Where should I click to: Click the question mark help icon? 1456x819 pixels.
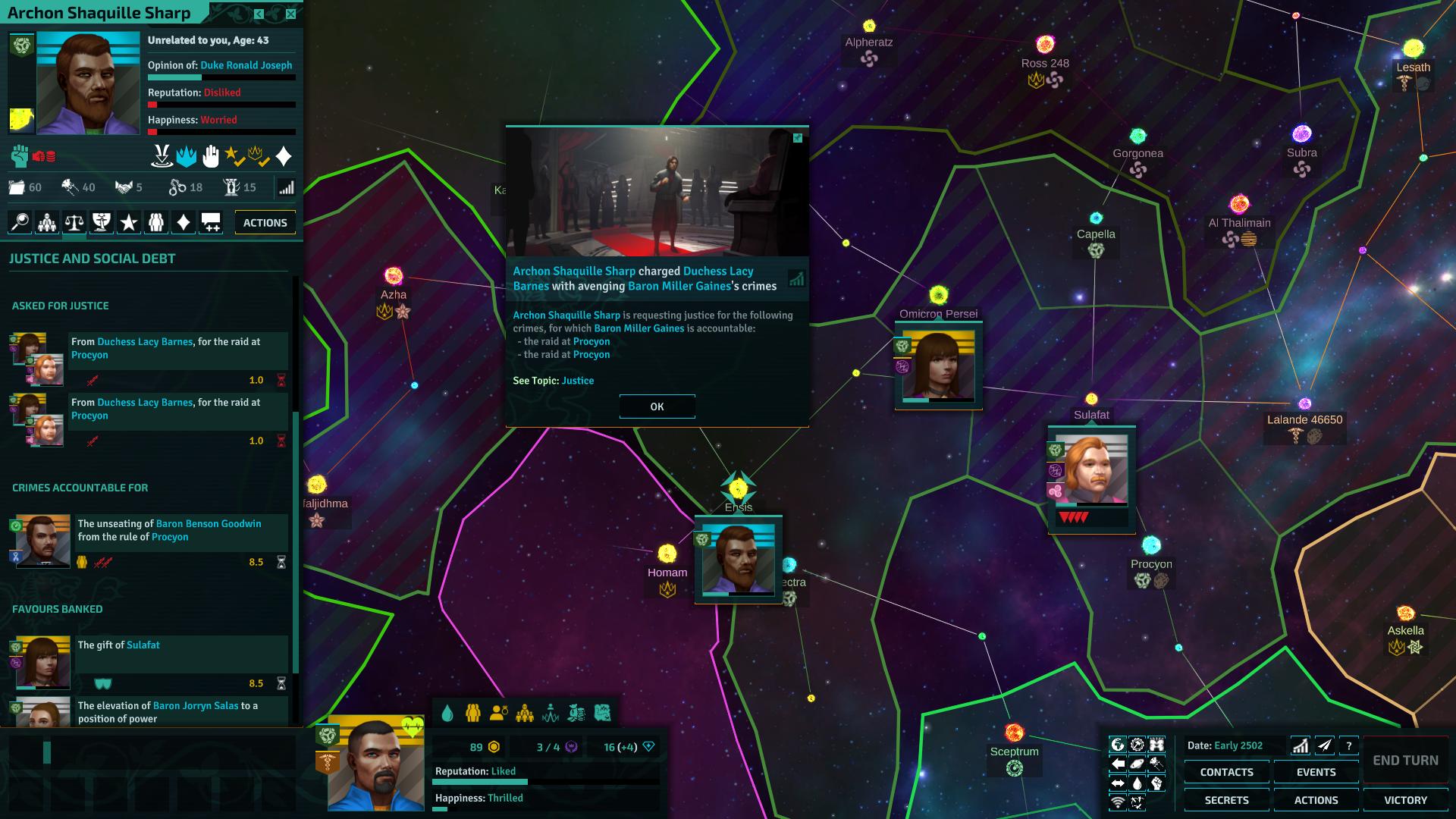pyautogui.click(x=1348, y=746)
